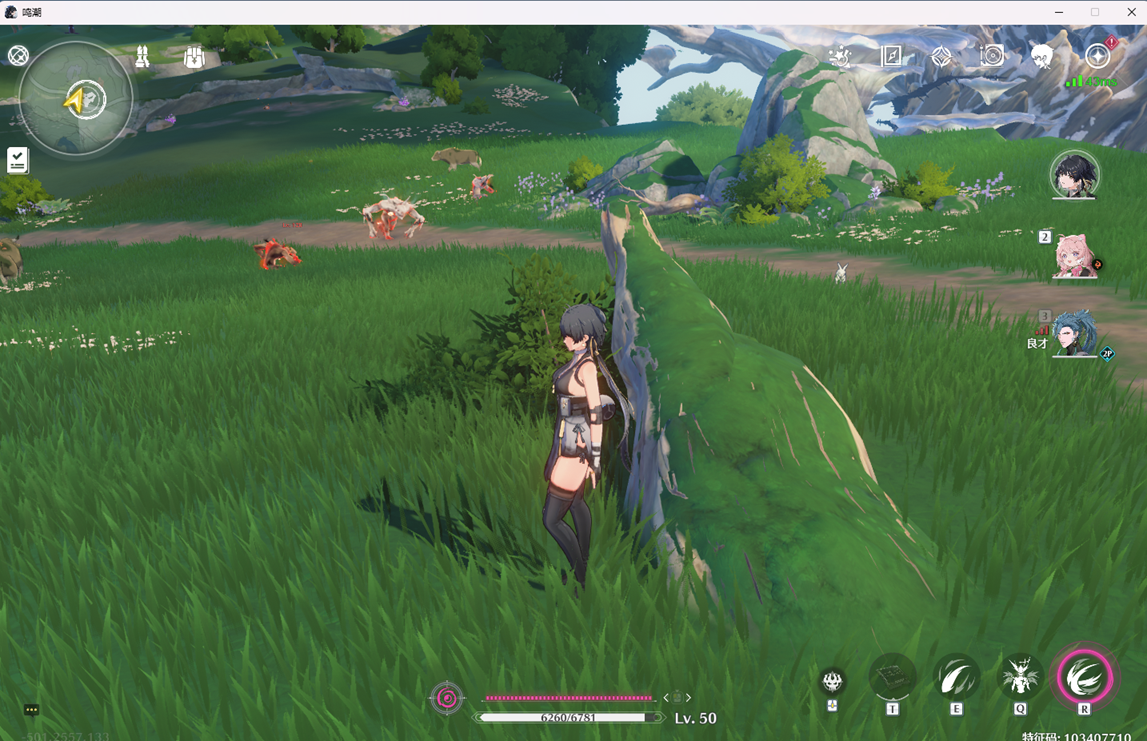Viewport: 1147px width, 741px height.
Task: Open the compass guidebook icon
Action: point(891,57)
